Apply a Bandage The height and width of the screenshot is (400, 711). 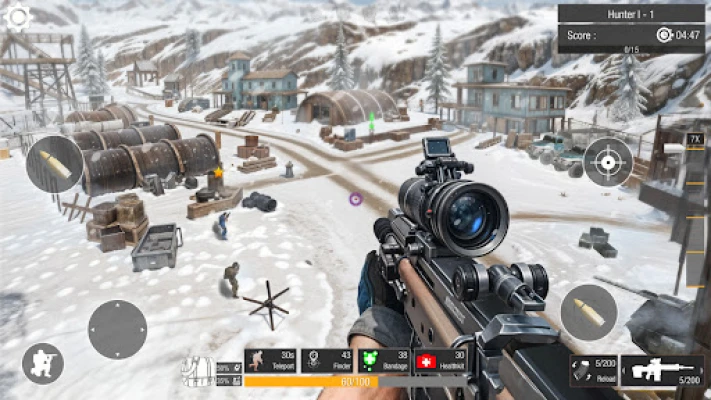click(384, 361)
